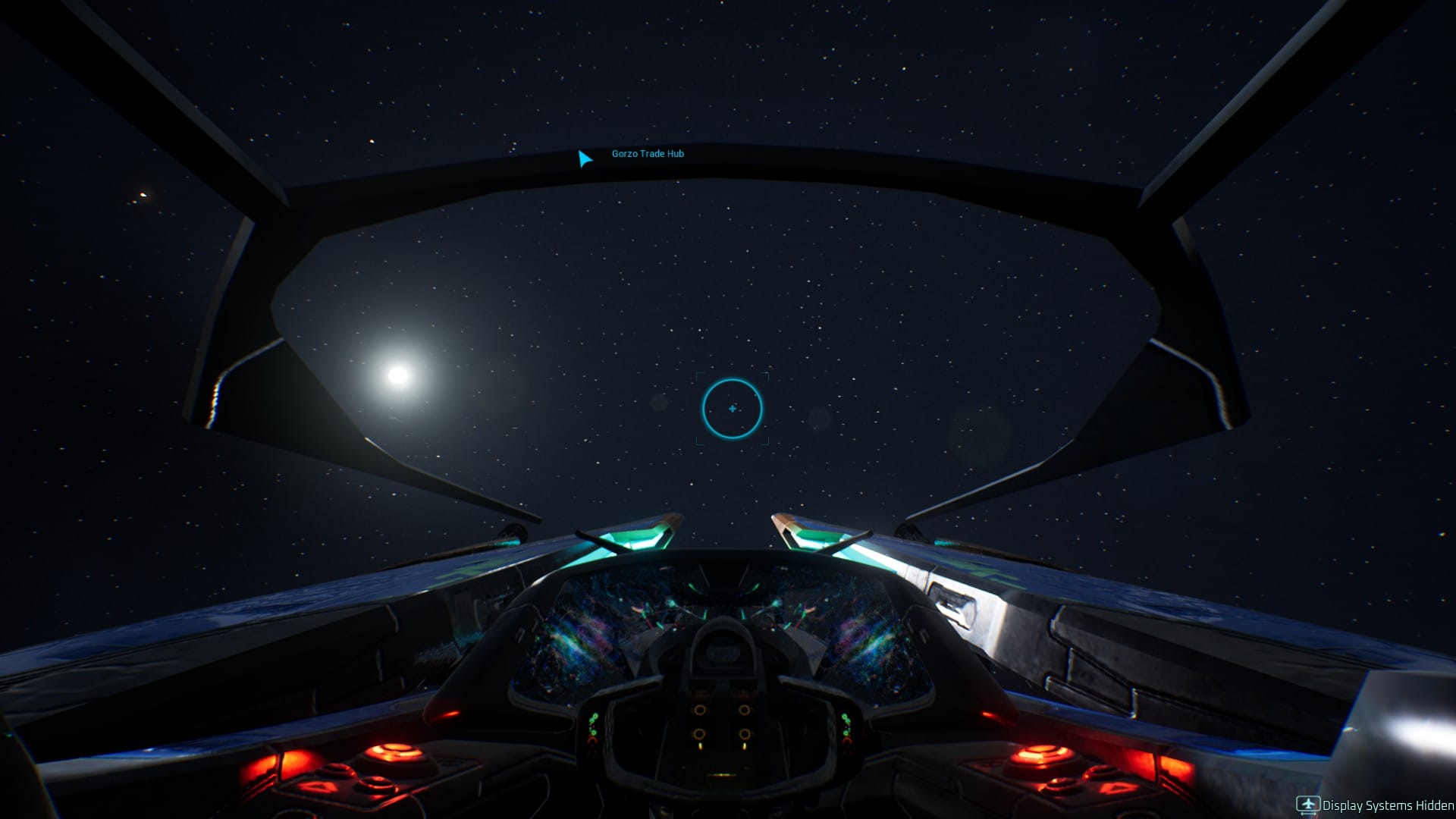This screenshot has width=1456, height=819.
Task: Toggle the large glowing red dome button on left console
Action: 393,752
